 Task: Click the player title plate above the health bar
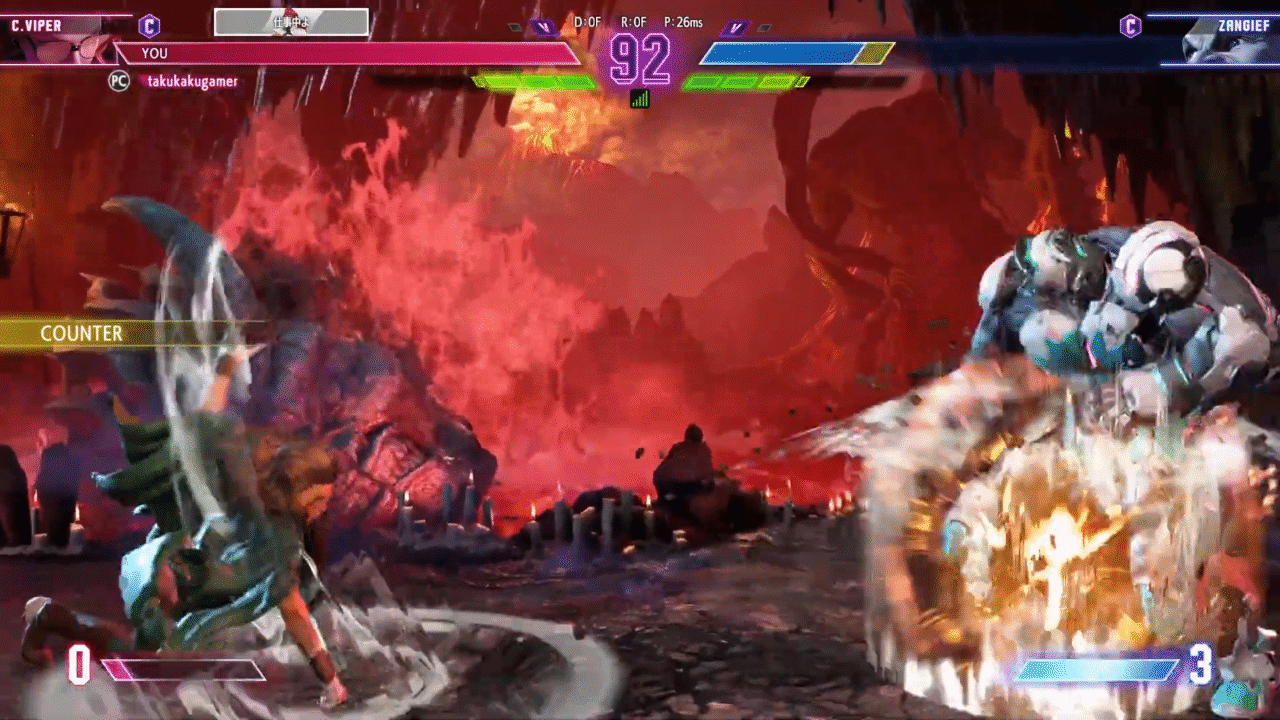[291, 22]
